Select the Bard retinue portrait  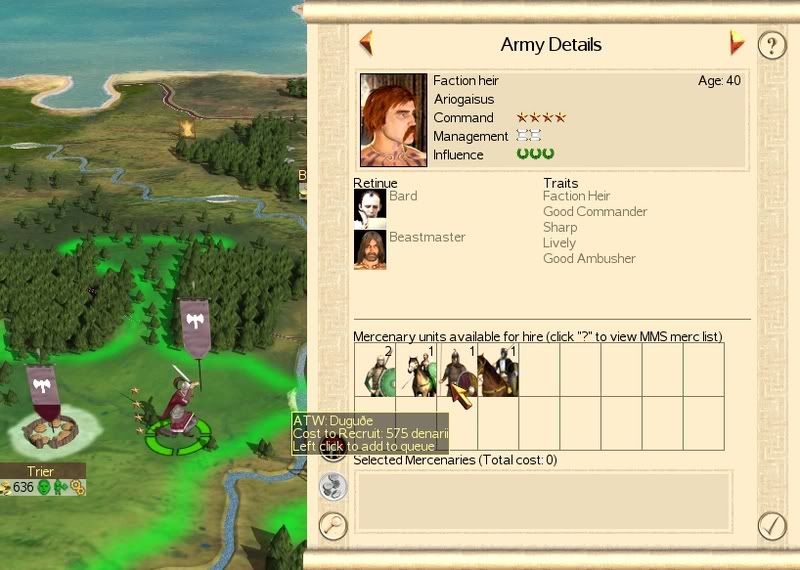370,208
